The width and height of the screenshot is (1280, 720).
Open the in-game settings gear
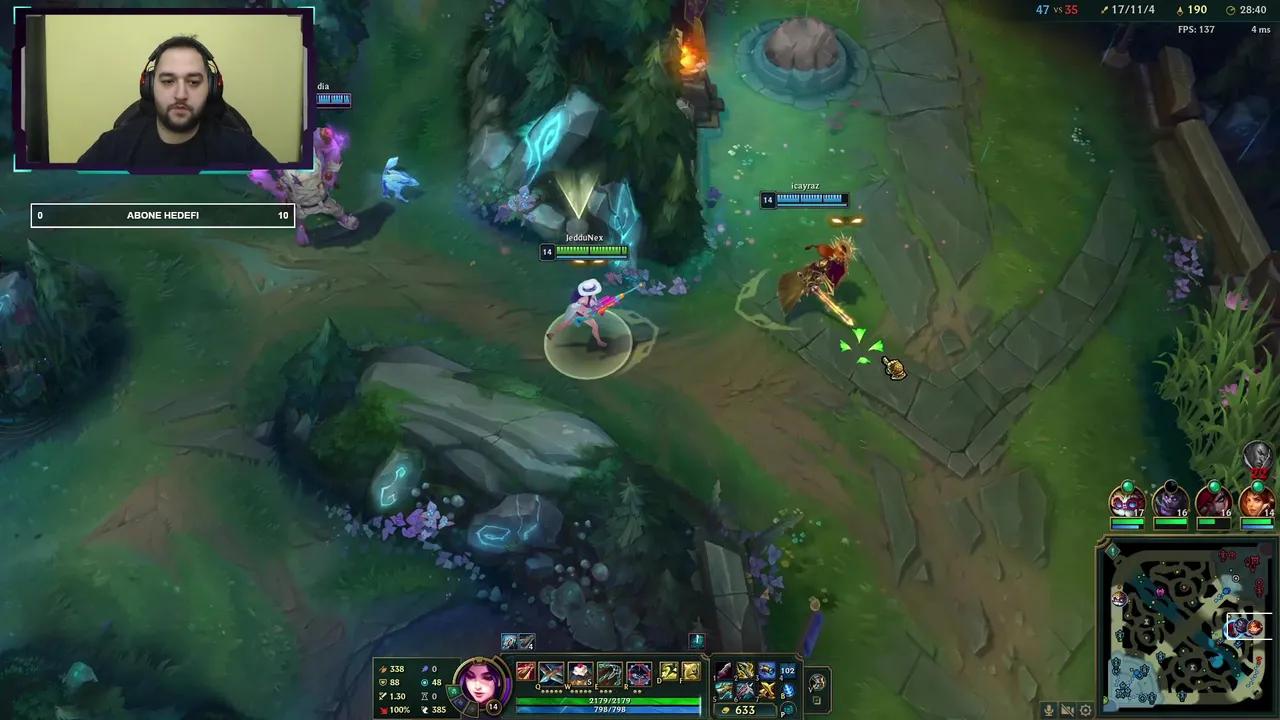pyautogui.click(x=1085, y=709)
